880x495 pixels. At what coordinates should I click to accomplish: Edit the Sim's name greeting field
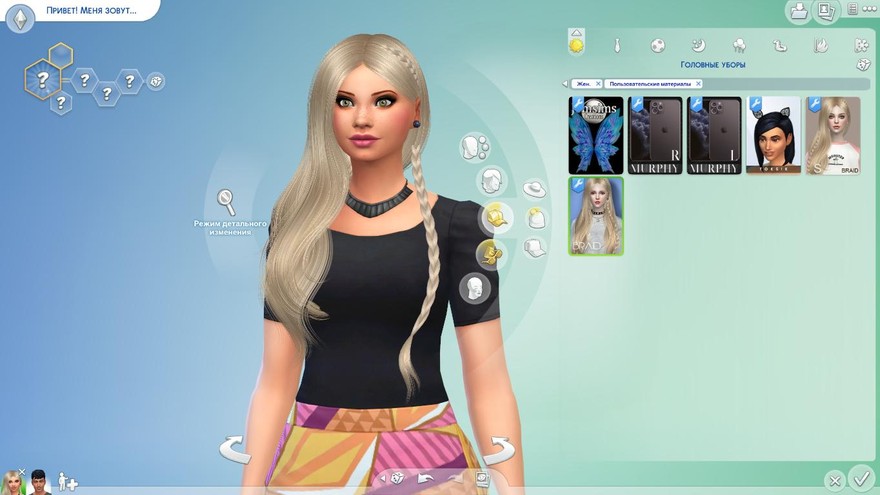88,12
